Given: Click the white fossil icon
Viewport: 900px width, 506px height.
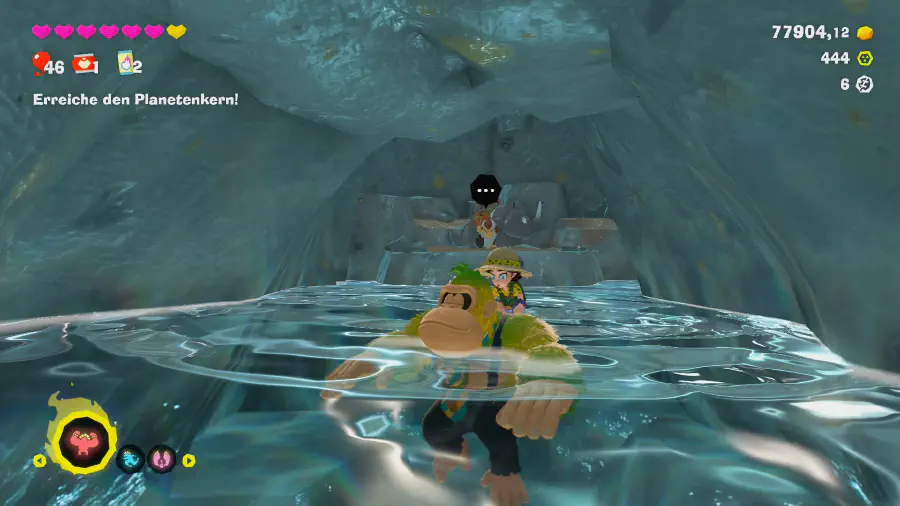Looking at the screenshot, I should pos(866,85).
